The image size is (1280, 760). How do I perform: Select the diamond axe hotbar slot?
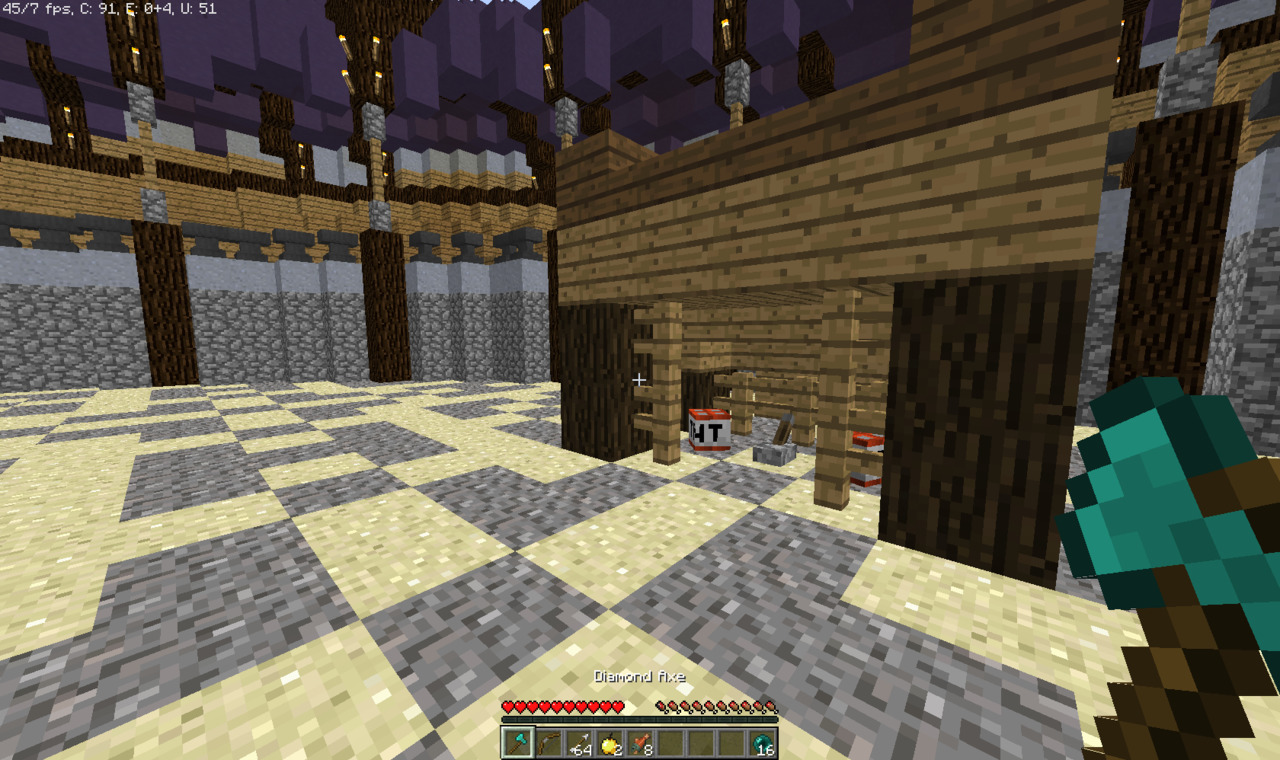click(x=517, y=743)
